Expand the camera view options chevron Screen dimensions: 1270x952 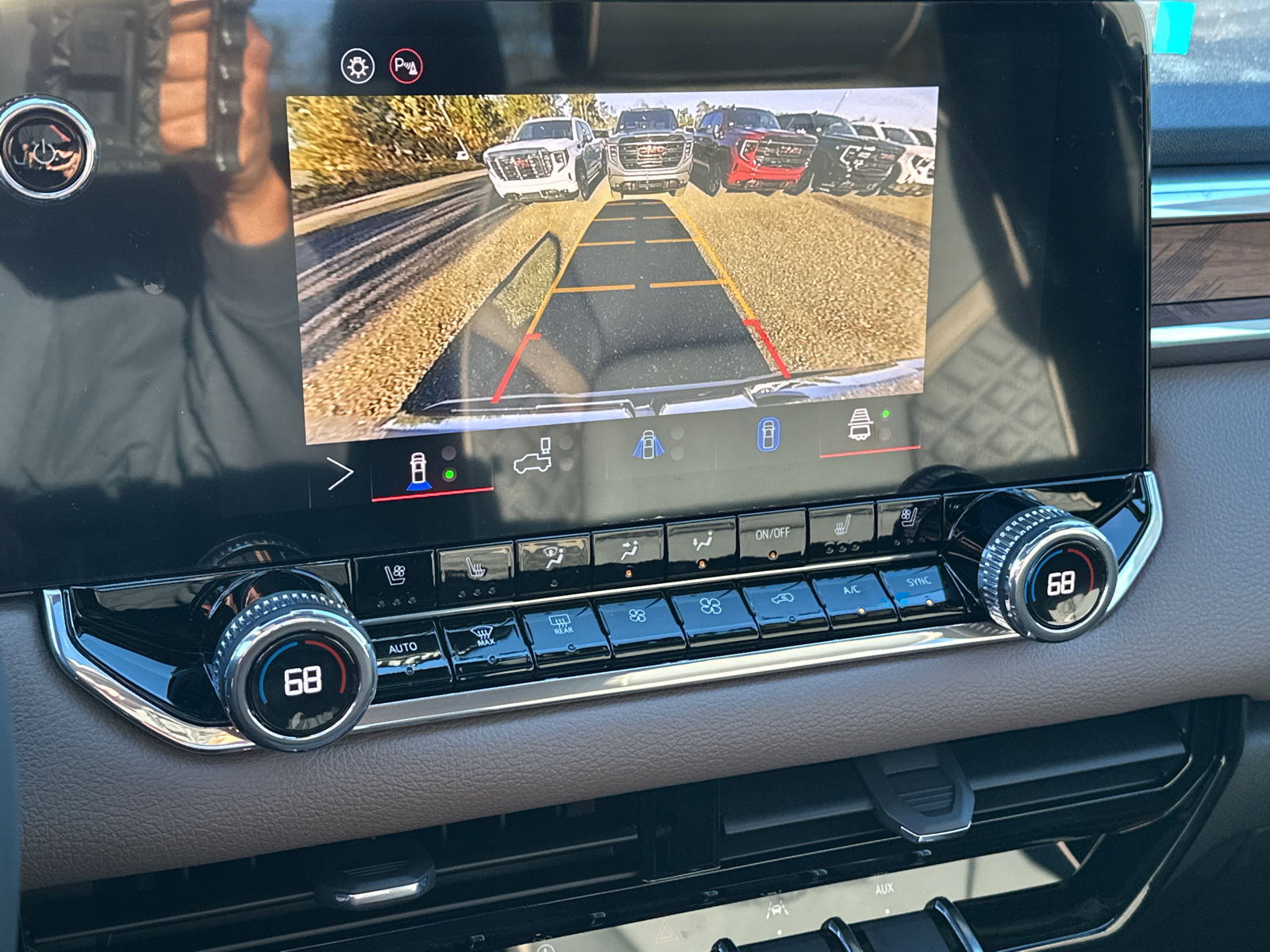tap(341, 471)
